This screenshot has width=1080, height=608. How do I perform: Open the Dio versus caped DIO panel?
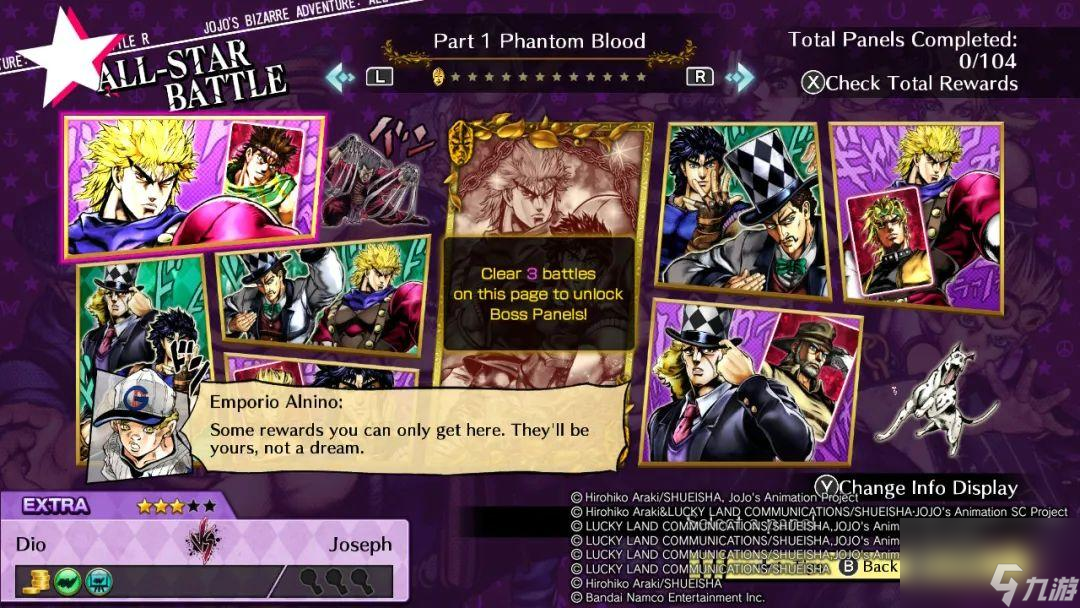pyautogui.click(x=917, y=215)
